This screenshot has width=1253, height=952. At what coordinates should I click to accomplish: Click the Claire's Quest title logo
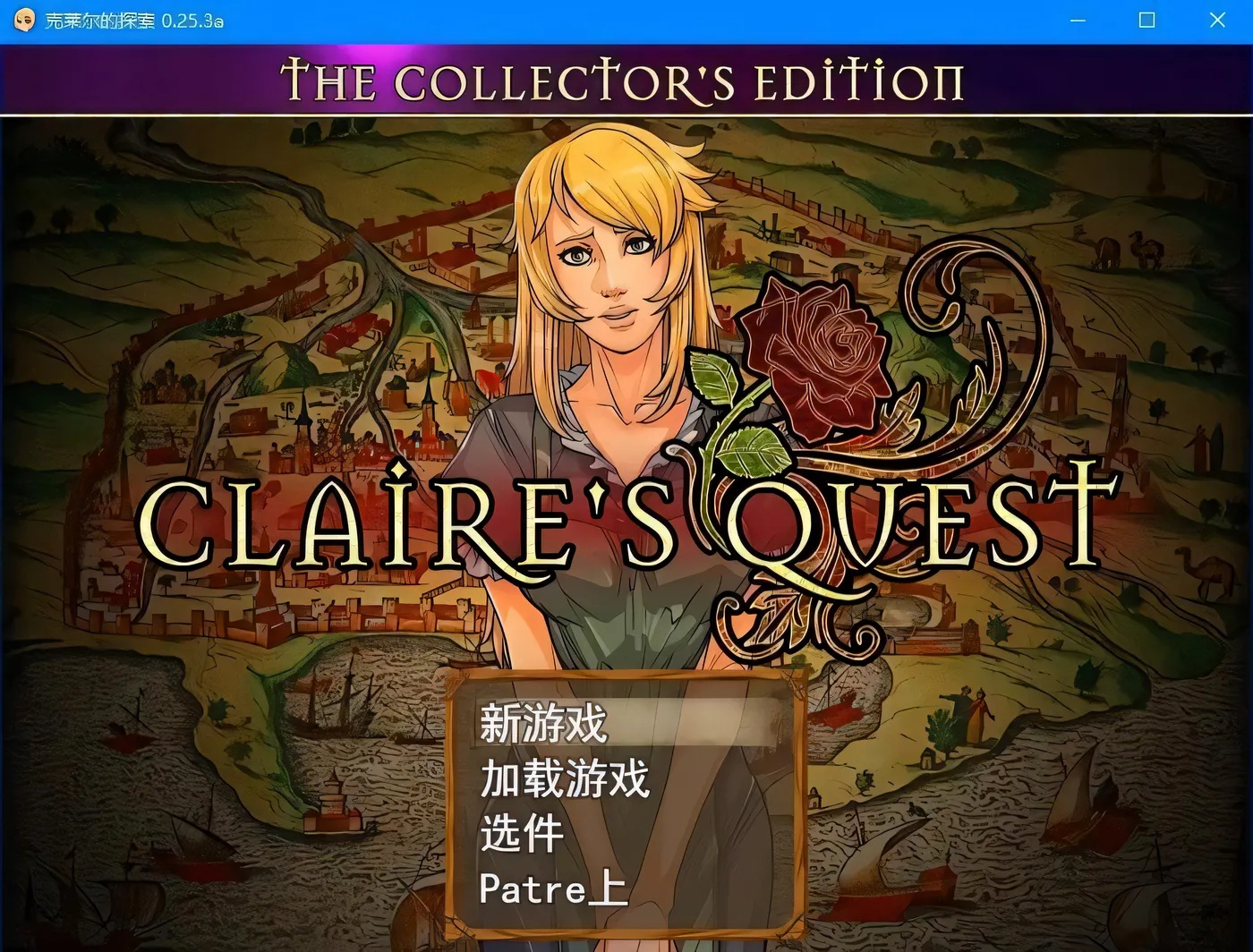[x=626, y=519]
